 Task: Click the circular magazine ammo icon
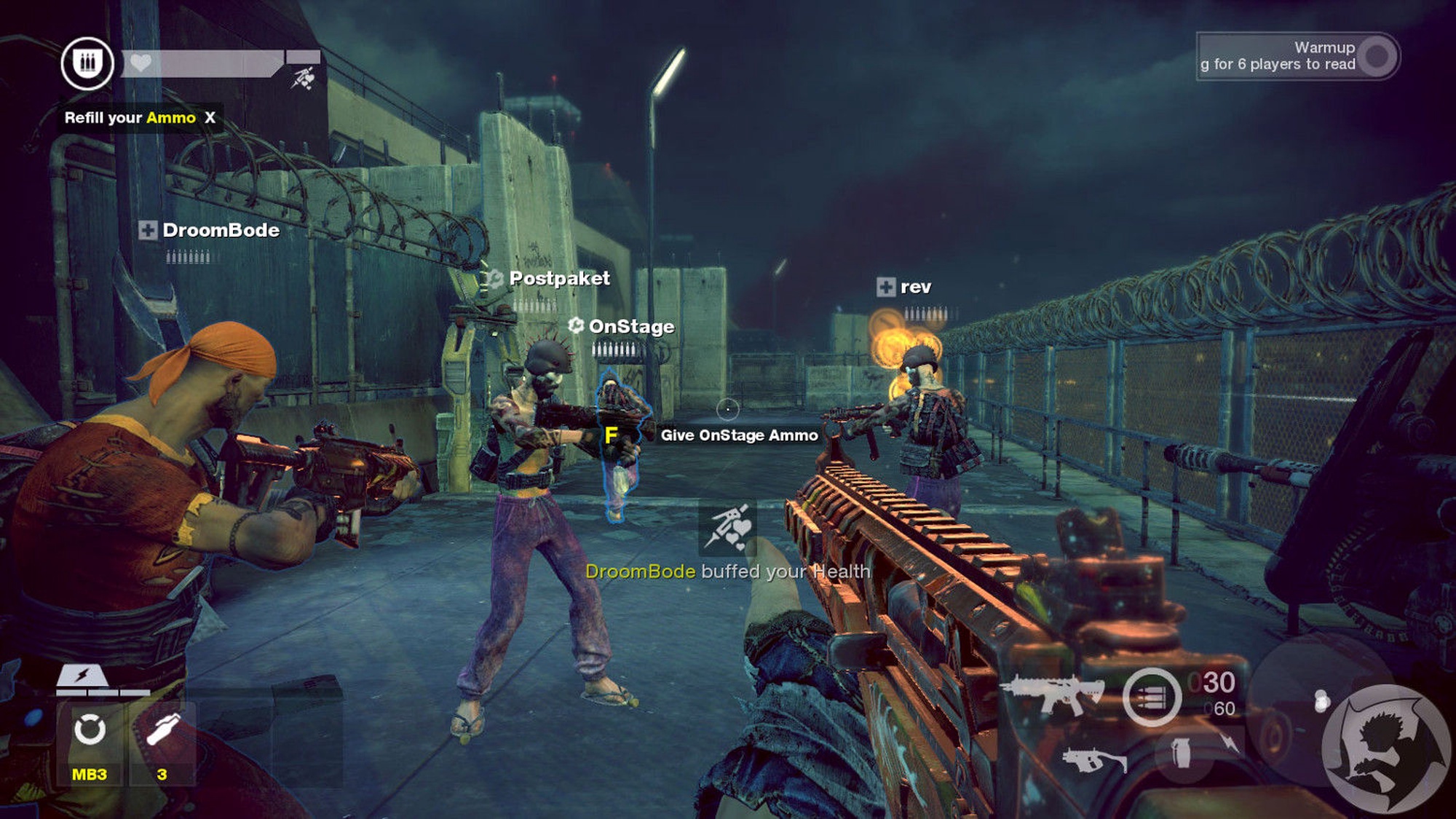pyautogui.click(x=1151, y=697)
